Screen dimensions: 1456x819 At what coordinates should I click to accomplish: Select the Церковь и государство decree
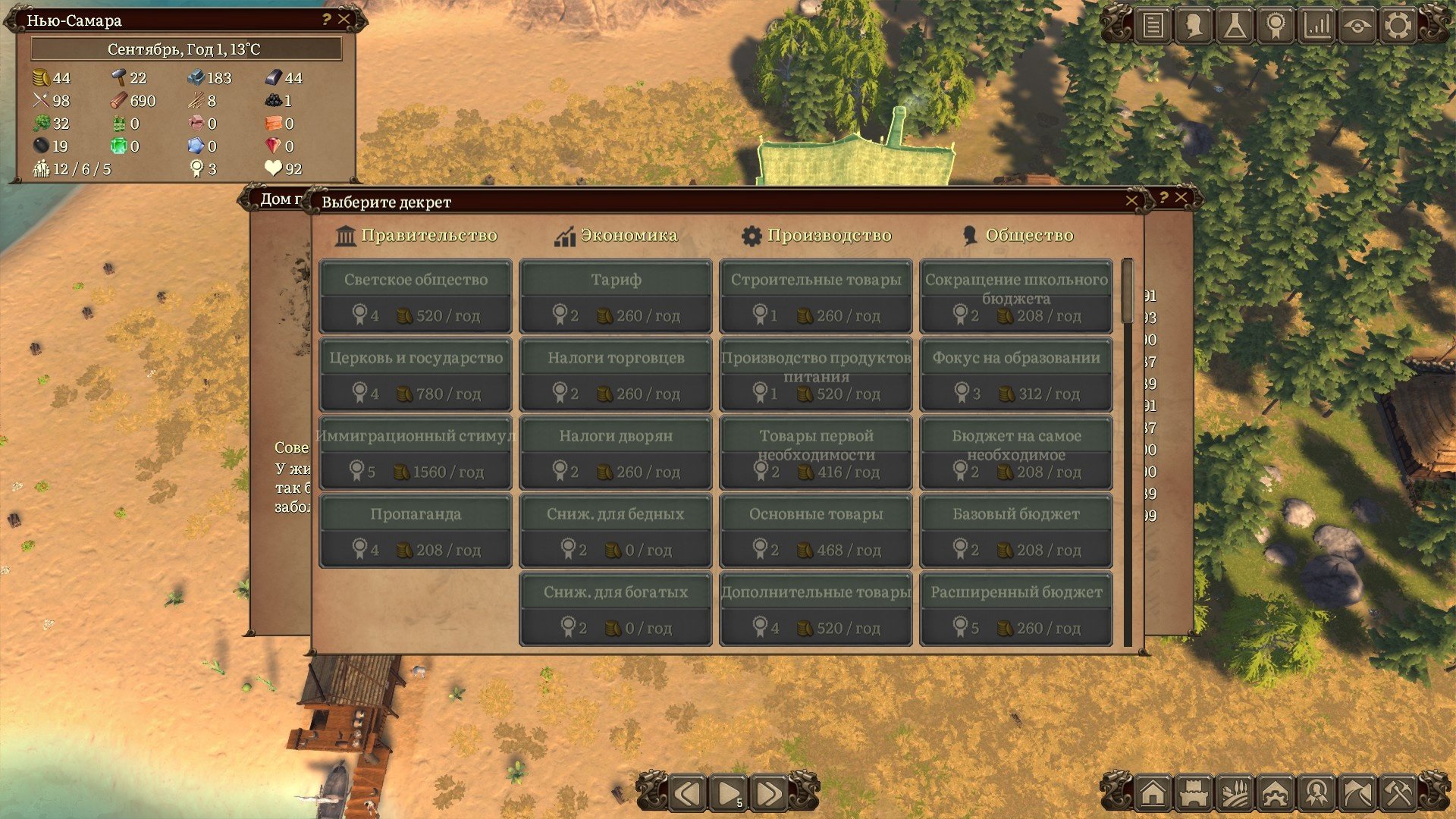[416, 375]
